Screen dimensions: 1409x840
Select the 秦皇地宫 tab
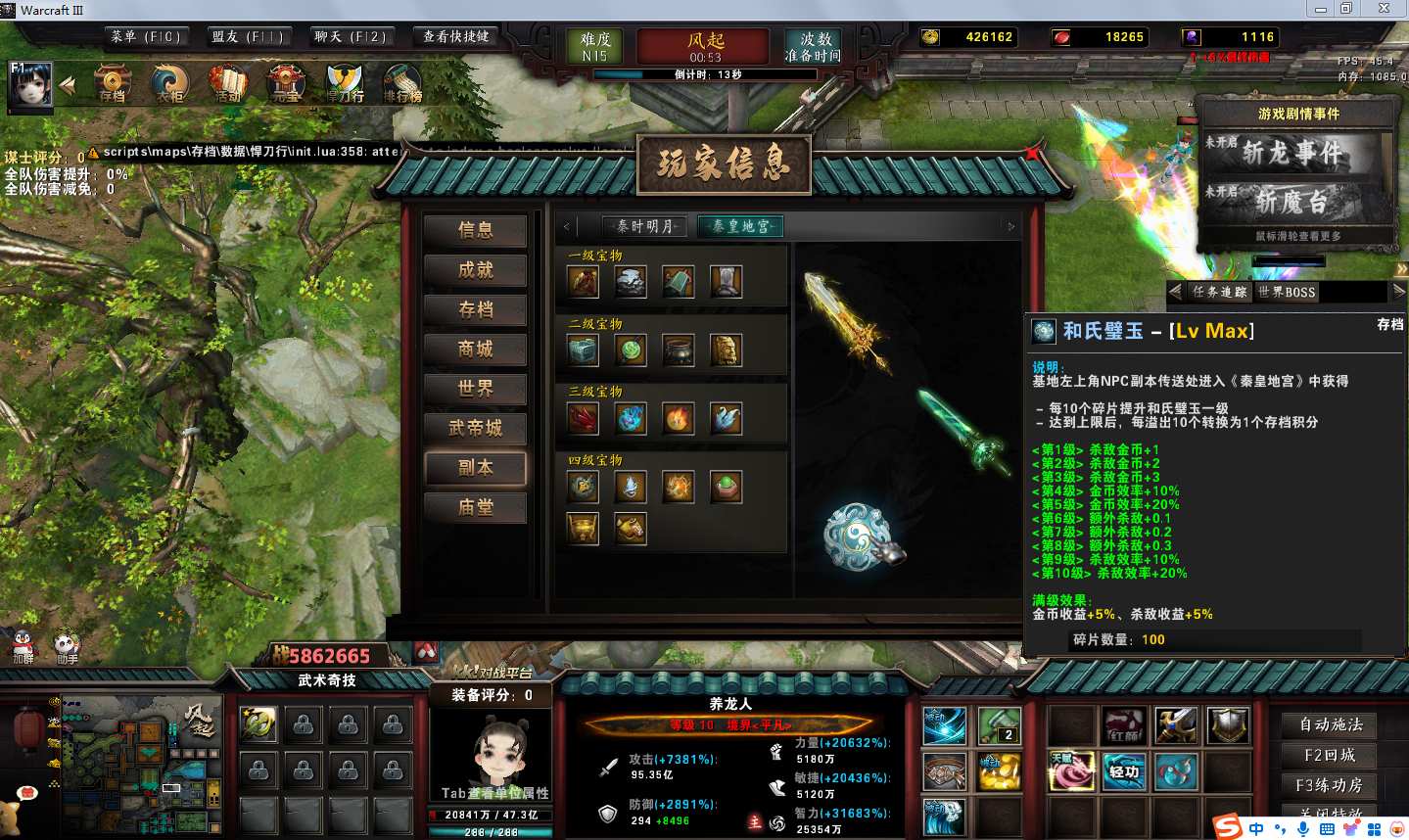coord(740,226)
